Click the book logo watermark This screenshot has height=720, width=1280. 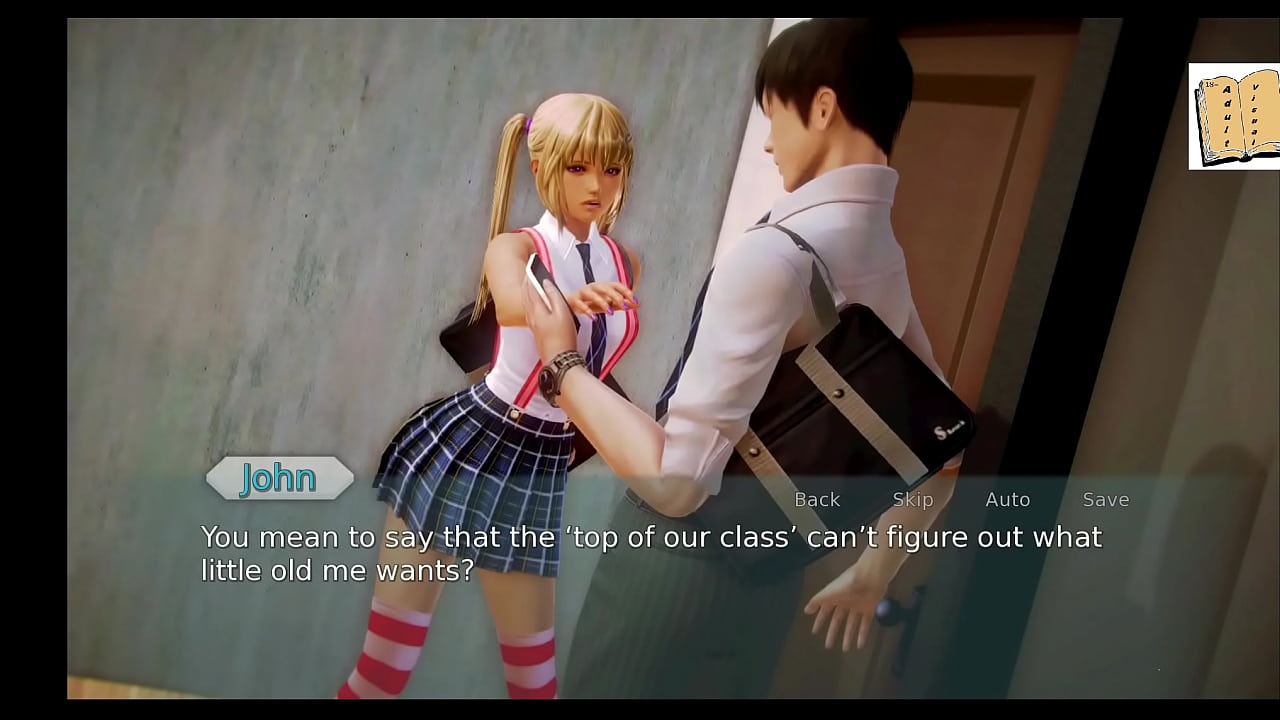[x=1234, y=117]
